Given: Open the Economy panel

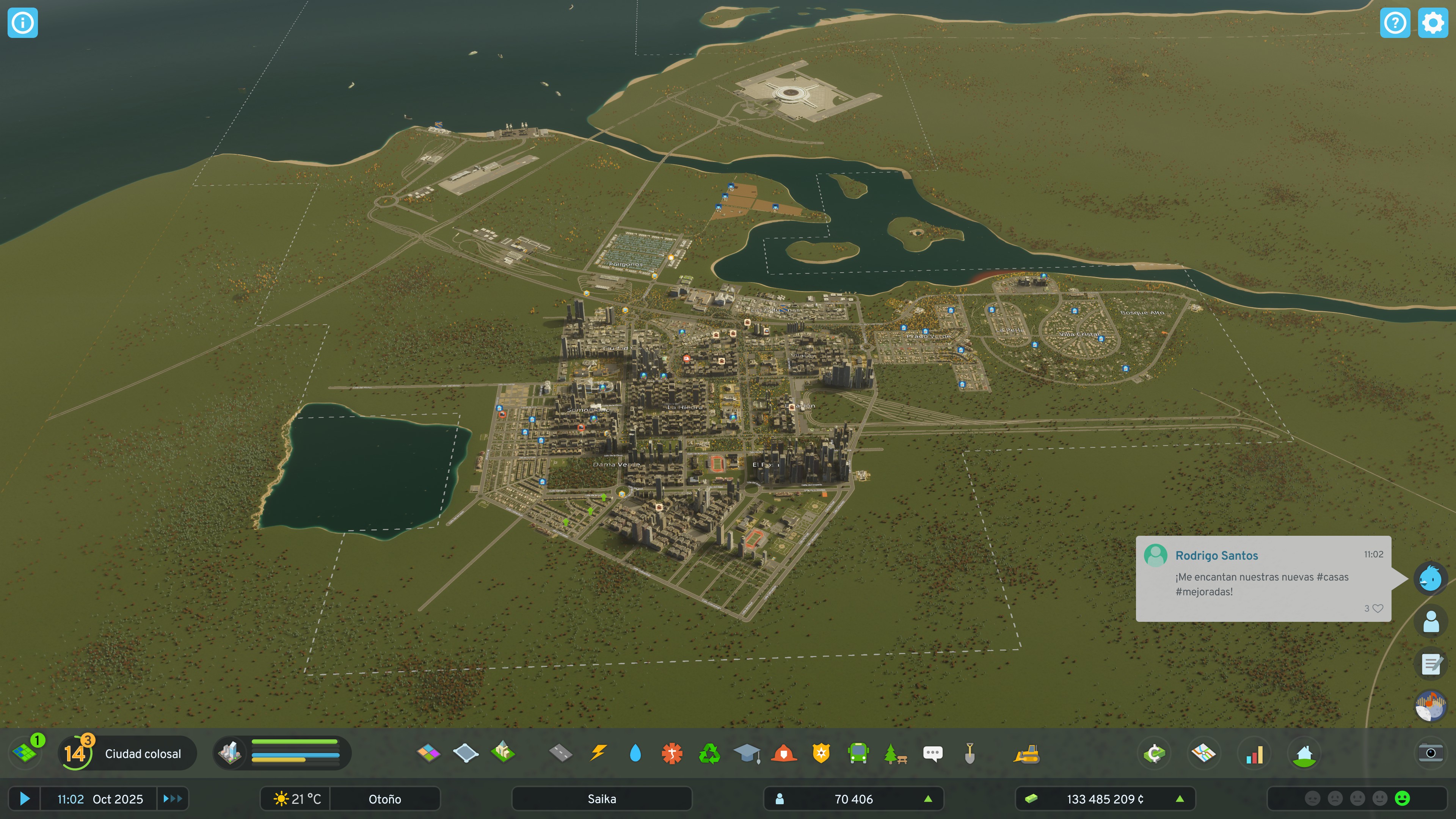Looking at the screenshot, I should [1155, 753].
